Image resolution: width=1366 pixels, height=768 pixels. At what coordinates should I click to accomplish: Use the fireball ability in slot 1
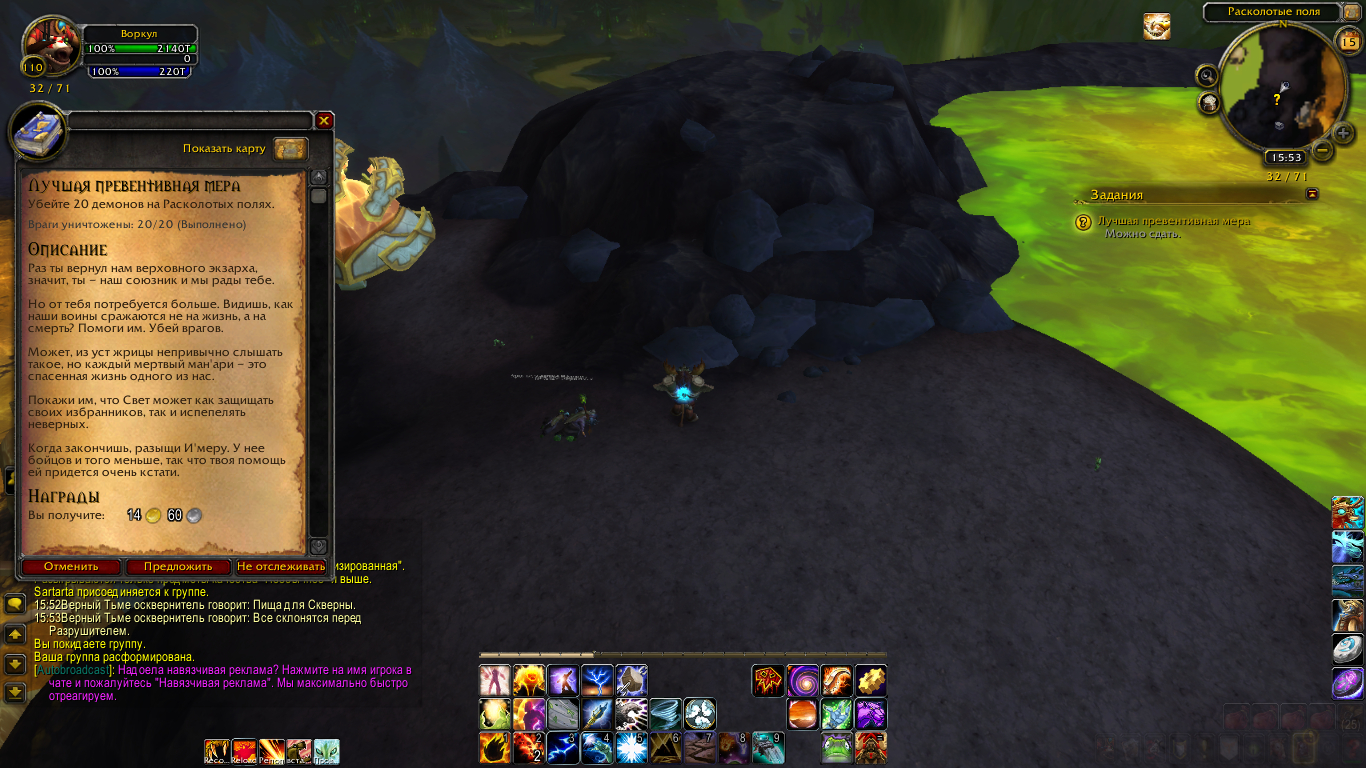tap(495, 747)
